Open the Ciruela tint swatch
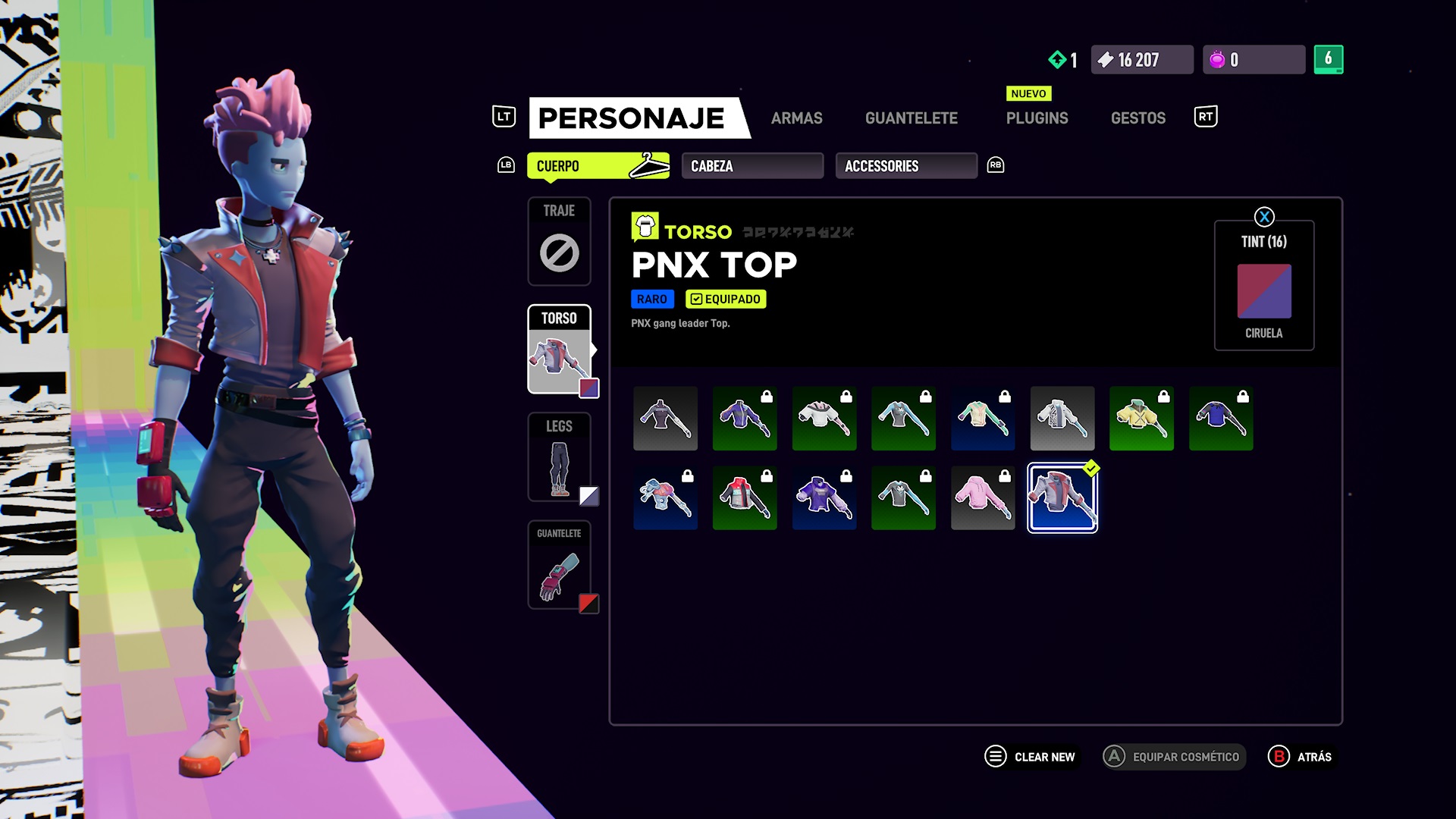The image size is (1456, 819). (x=1263, y=291)
